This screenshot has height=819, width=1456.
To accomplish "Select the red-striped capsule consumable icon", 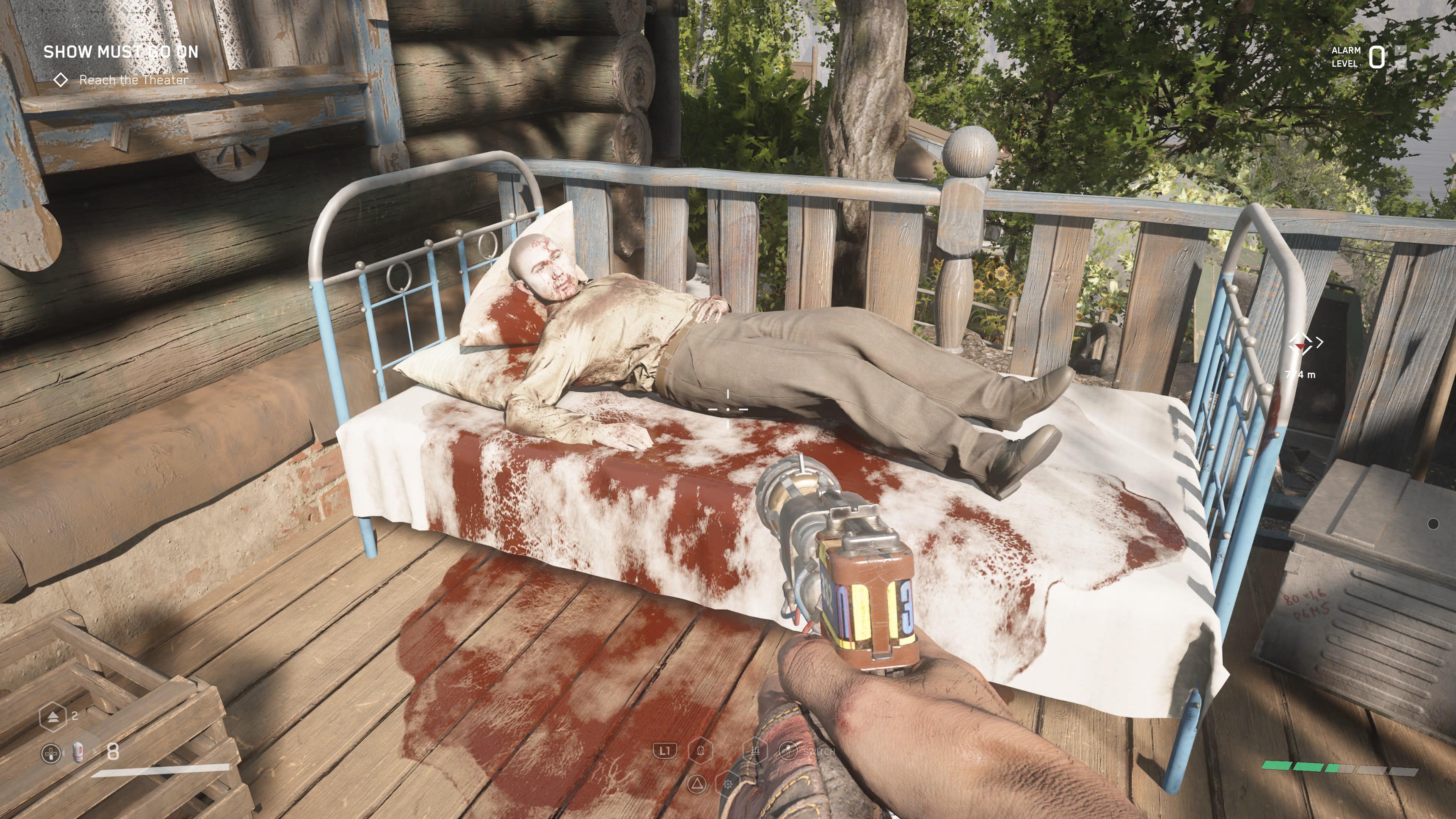I will pos(78,752).
